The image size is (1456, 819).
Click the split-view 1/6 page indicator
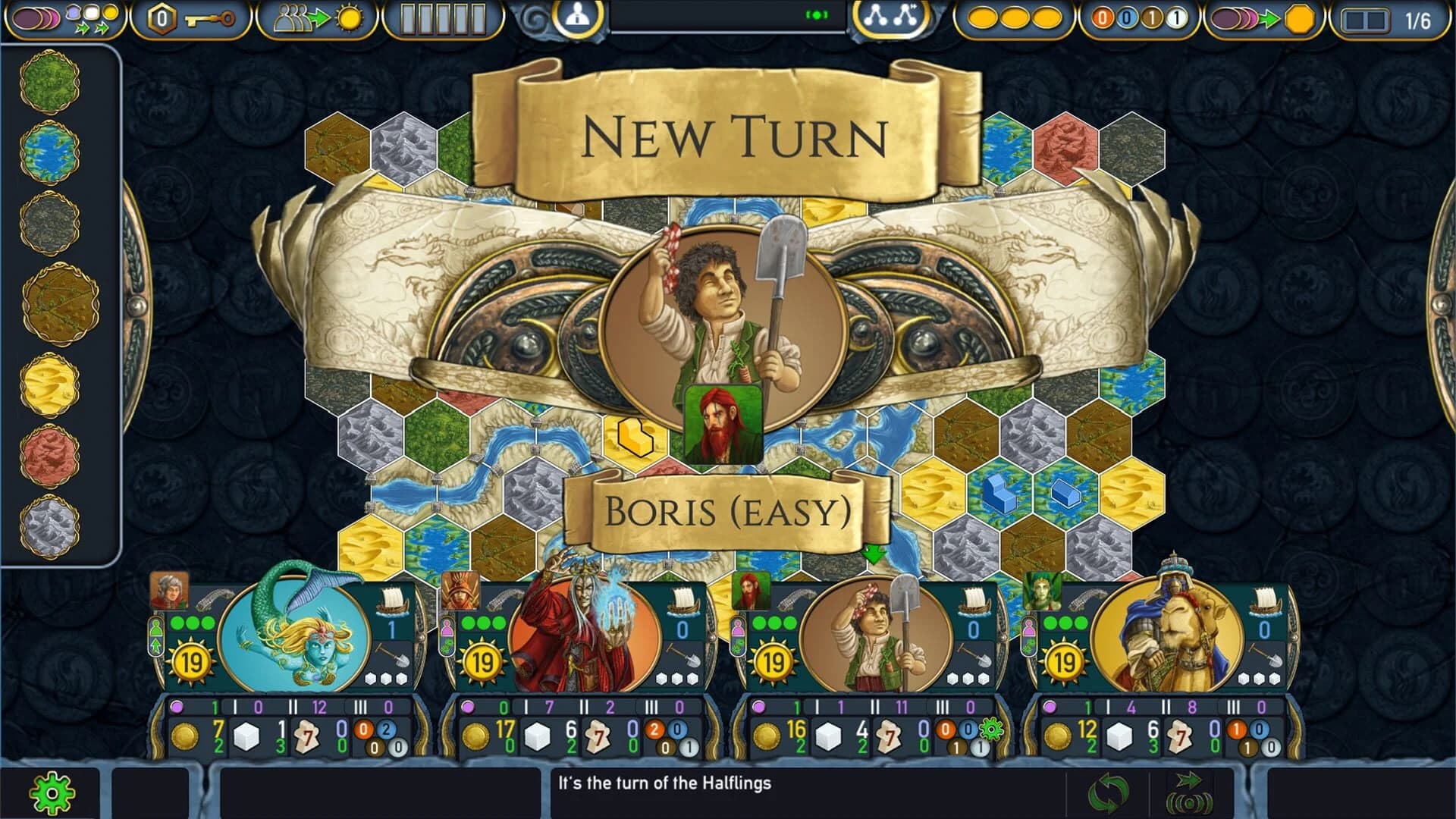[x=1386, y=19]
